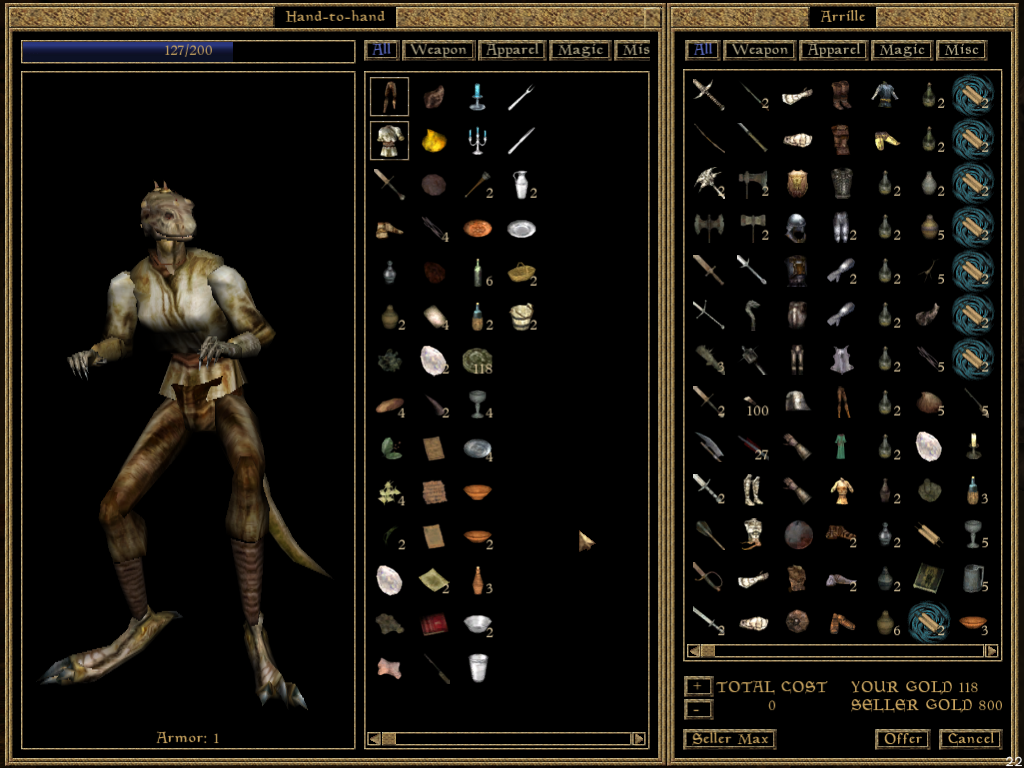
Task: Switch to Arrille's Apparel tab
Action: (832, 50)
